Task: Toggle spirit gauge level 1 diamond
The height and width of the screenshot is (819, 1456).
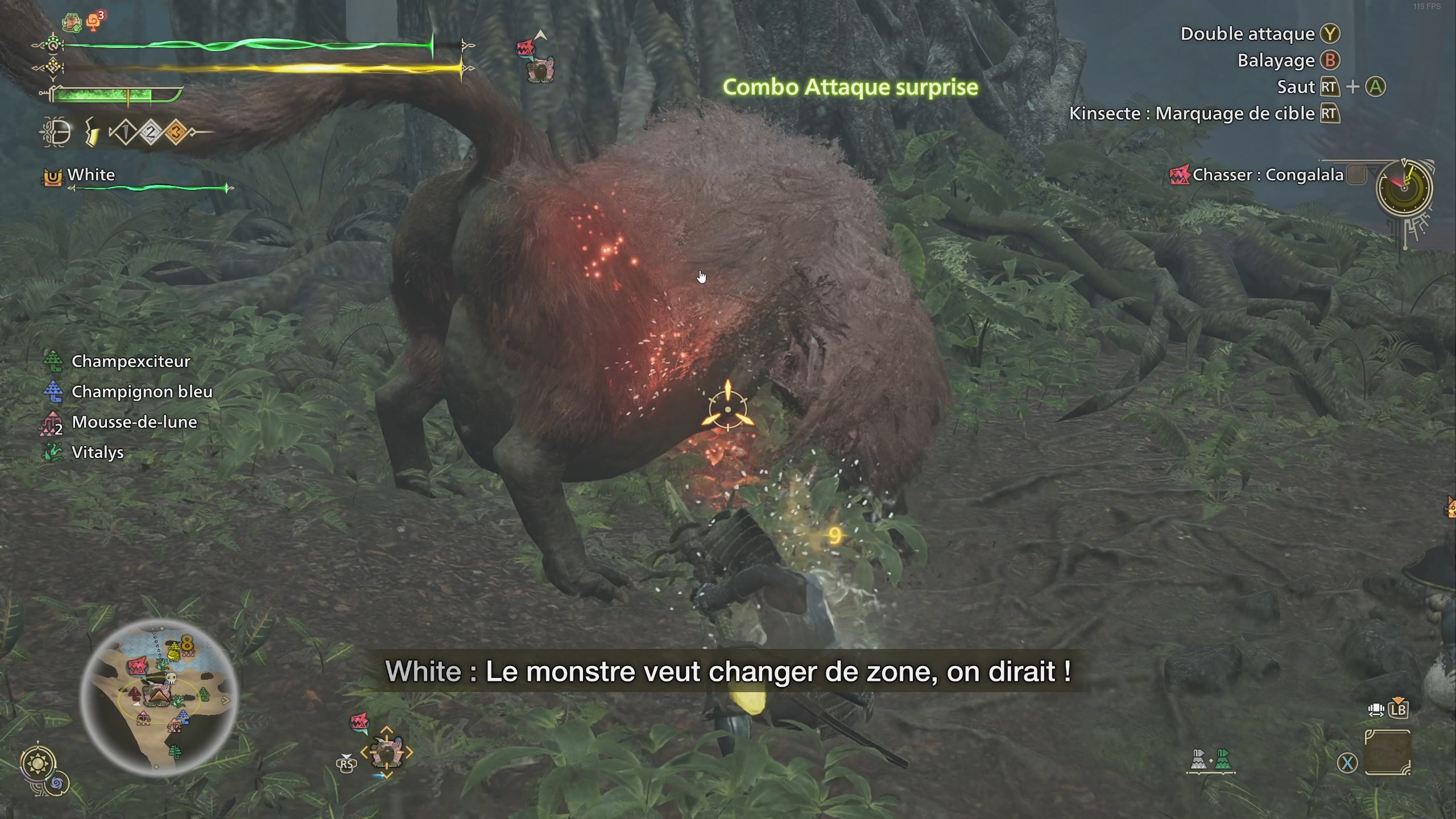Action: coord(125,132)
